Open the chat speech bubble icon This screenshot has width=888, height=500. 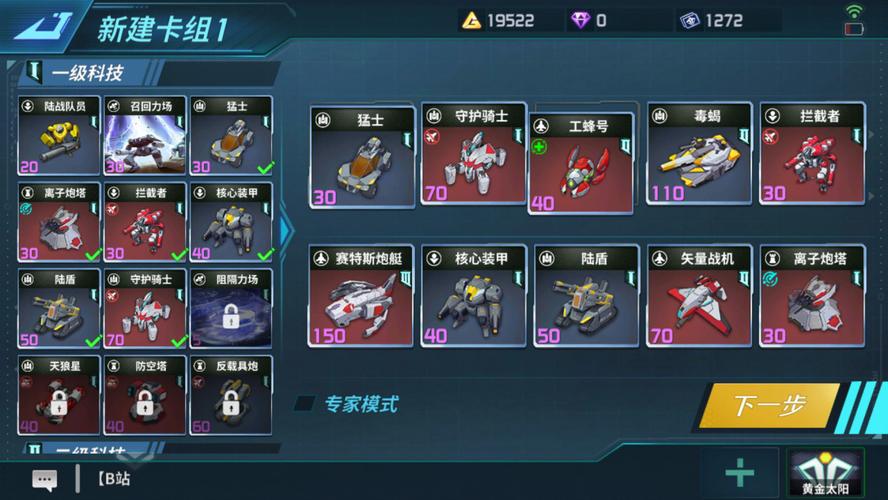point(44,480)
